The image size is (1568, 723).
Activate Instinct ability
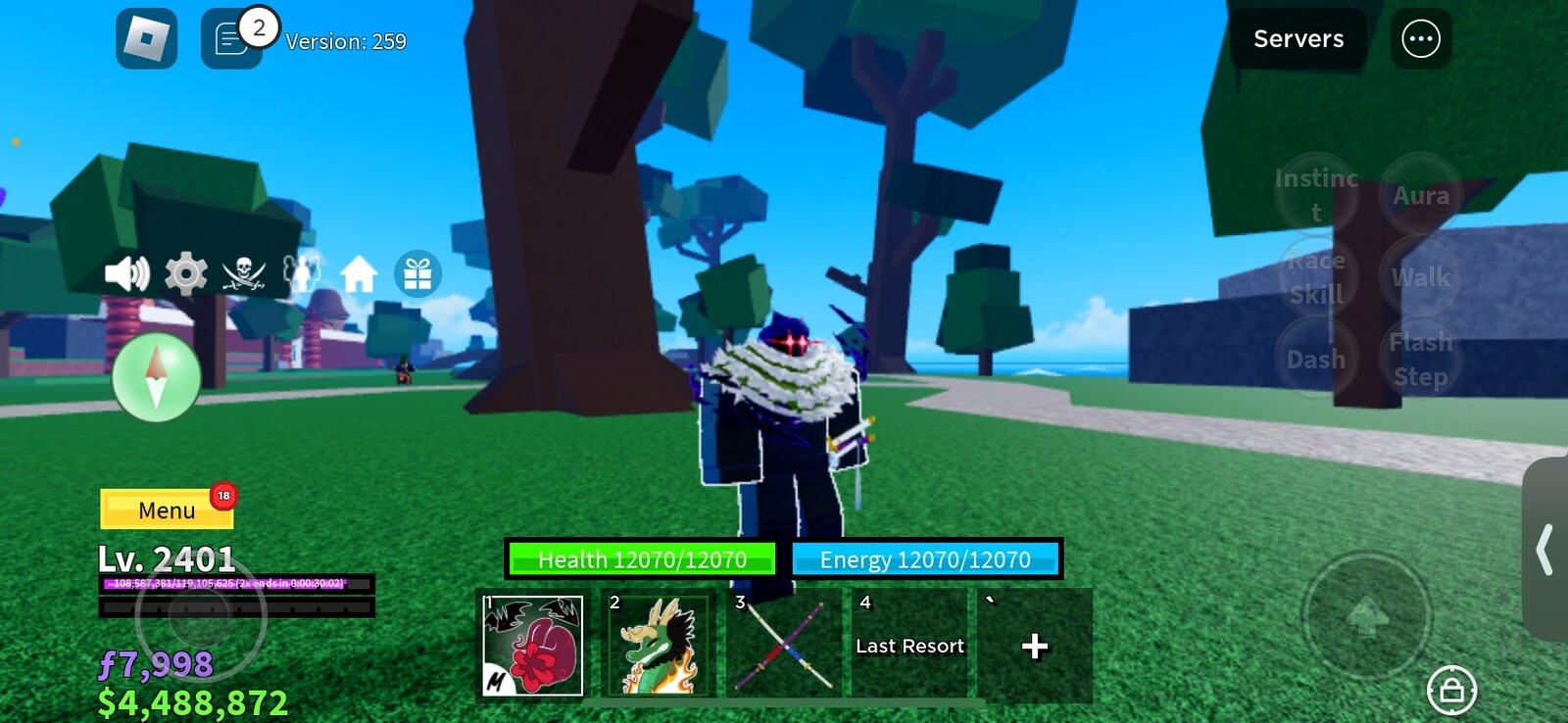click(x=1316, y=194)
